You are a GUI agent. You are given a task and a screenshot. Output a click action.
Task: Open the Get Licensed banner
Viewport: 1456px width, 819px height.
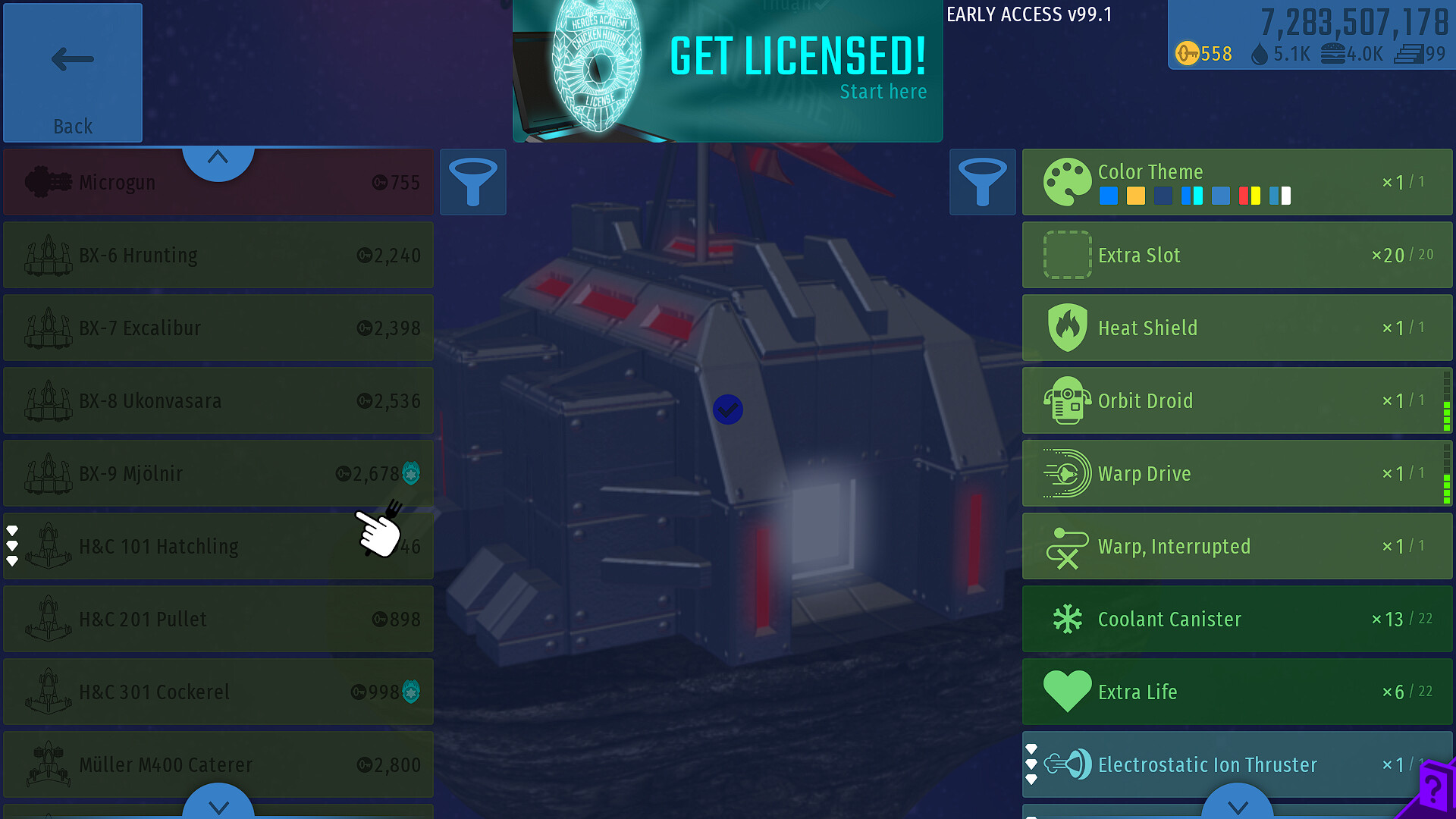(x=727, y=71)
